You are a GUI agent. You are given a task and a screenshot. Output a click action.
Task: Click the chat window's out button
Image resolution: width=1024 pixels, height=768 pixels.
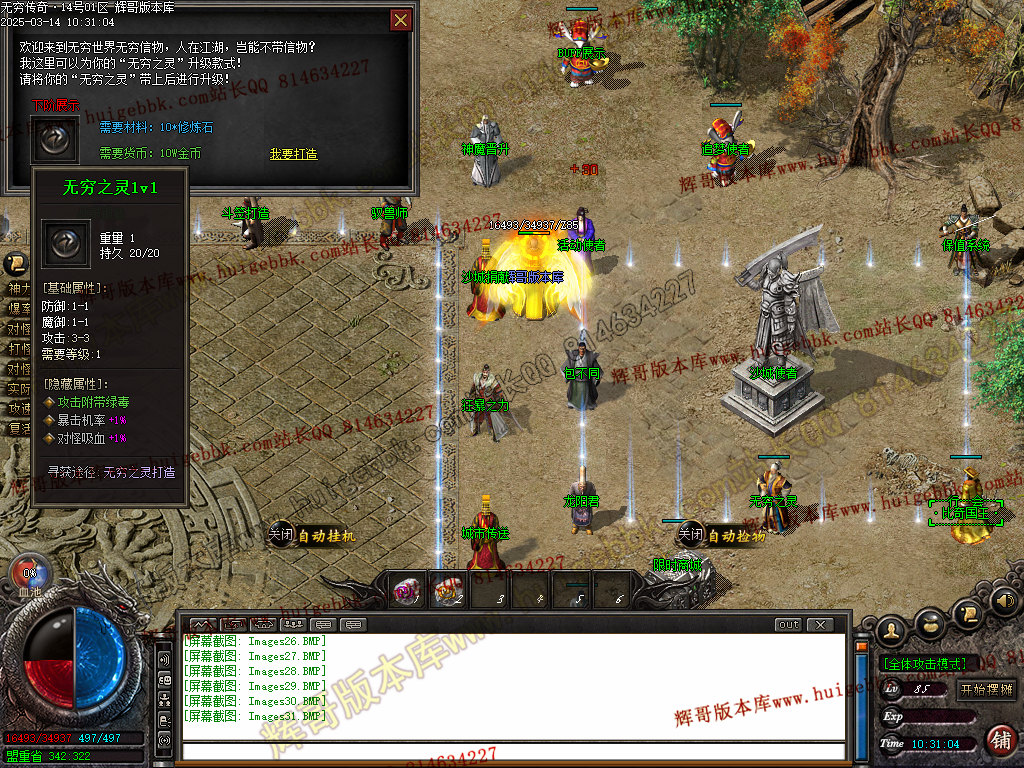(x=788, y=625)
